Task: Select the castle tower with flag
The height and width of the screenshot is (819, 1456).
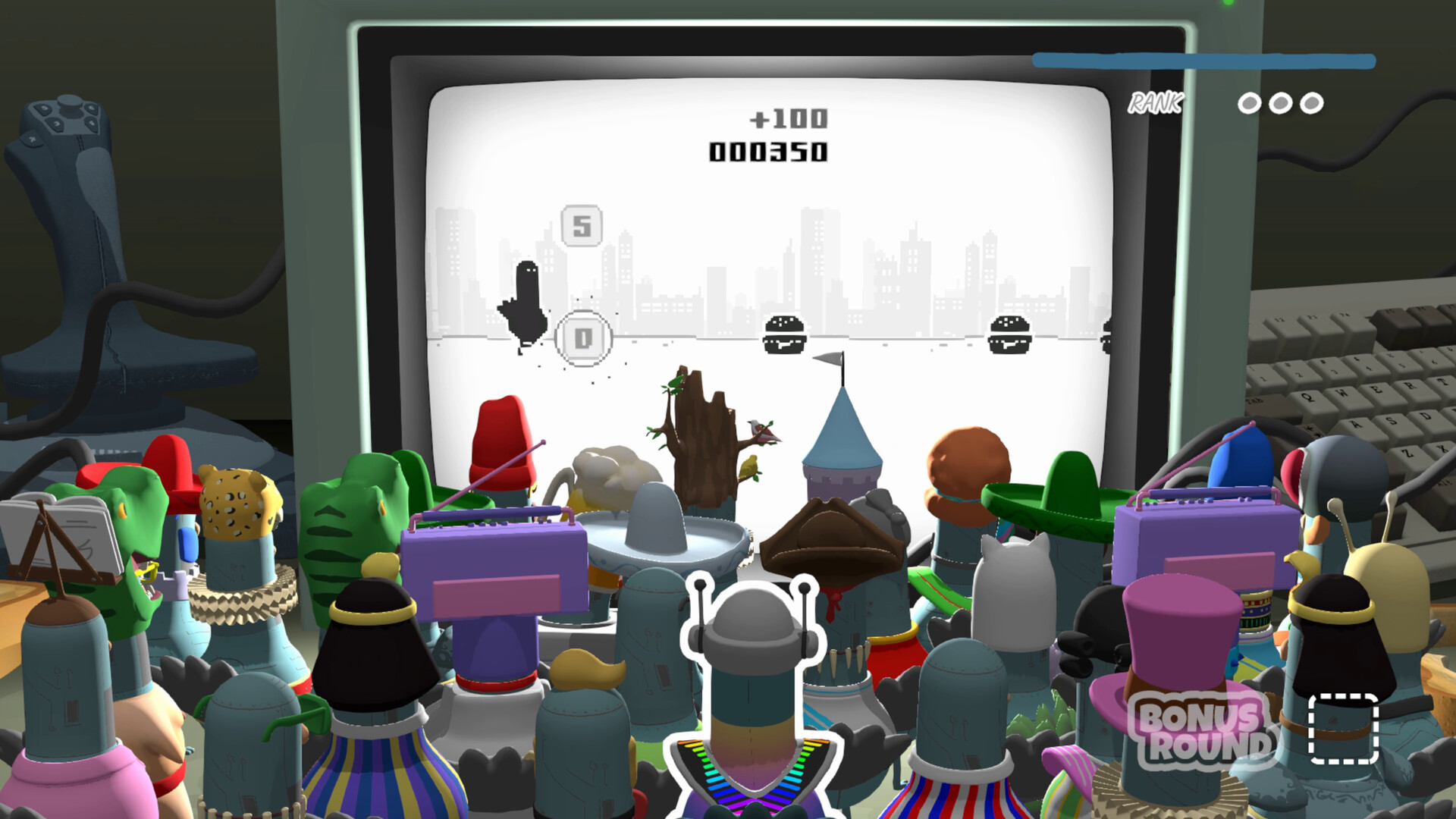Action: point(842,447)
